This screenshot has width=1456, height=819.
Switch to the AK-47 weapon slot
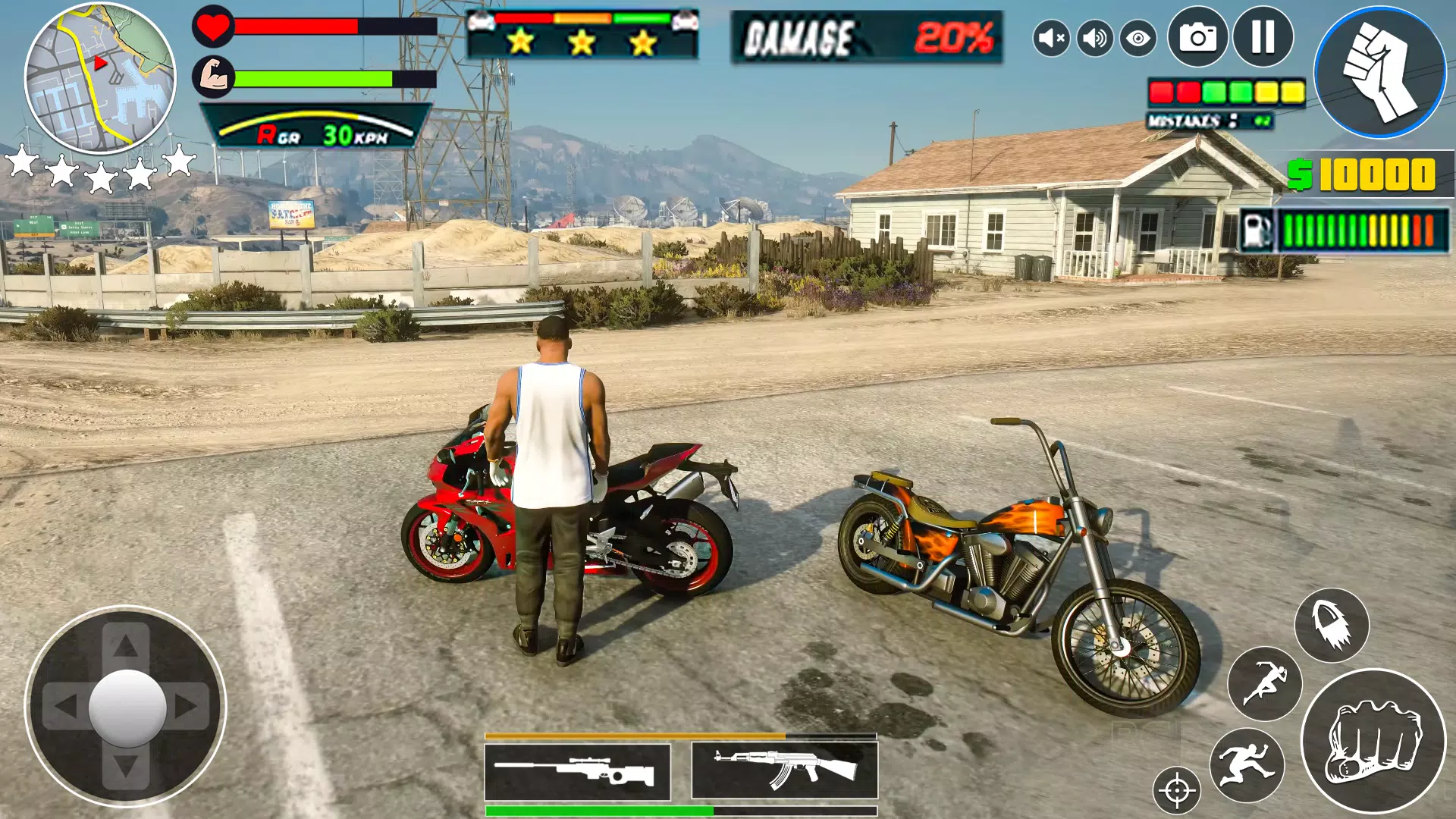coord(785,771)
